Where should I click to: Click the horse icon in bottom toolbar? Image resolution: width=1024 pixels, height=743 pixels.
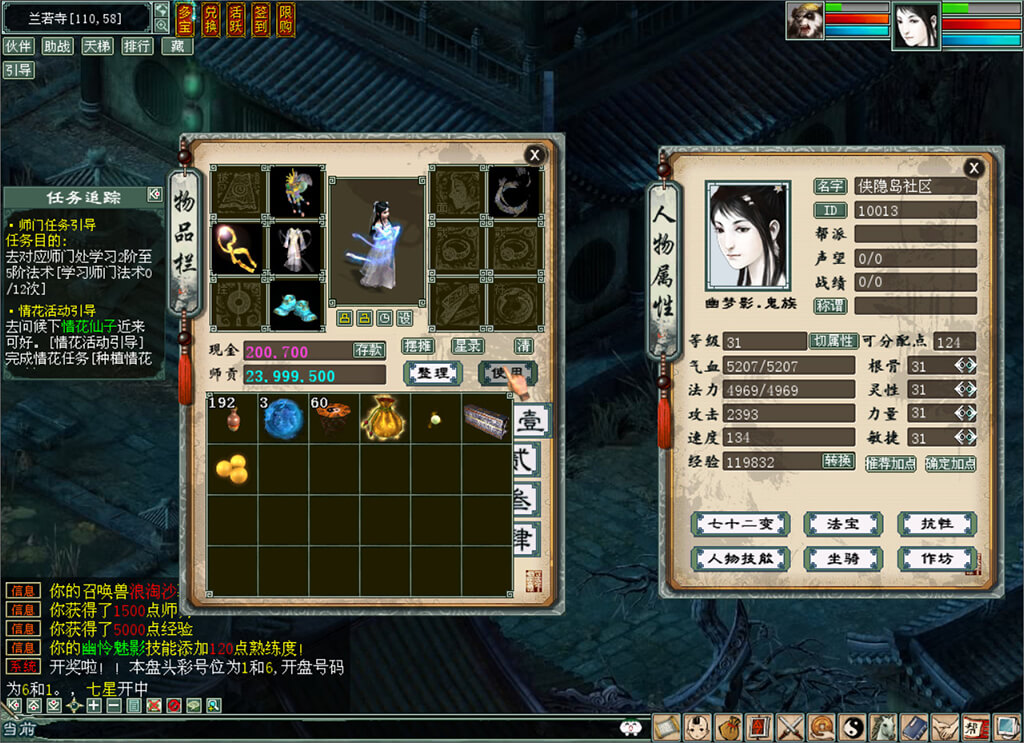click(x=883, y=727)
